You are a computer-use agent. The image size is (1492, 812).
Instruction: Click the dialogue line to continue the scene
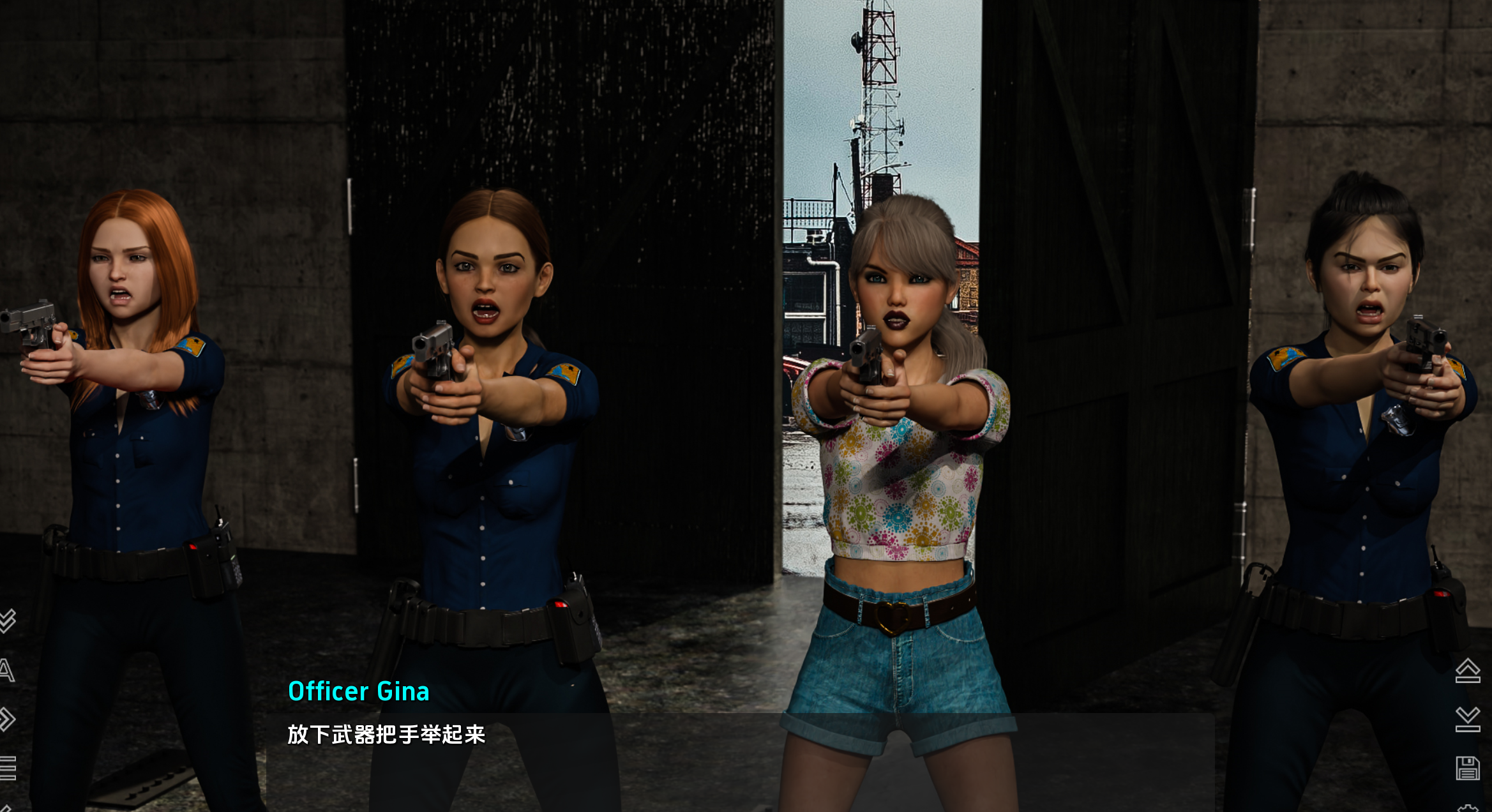(386, 735)
